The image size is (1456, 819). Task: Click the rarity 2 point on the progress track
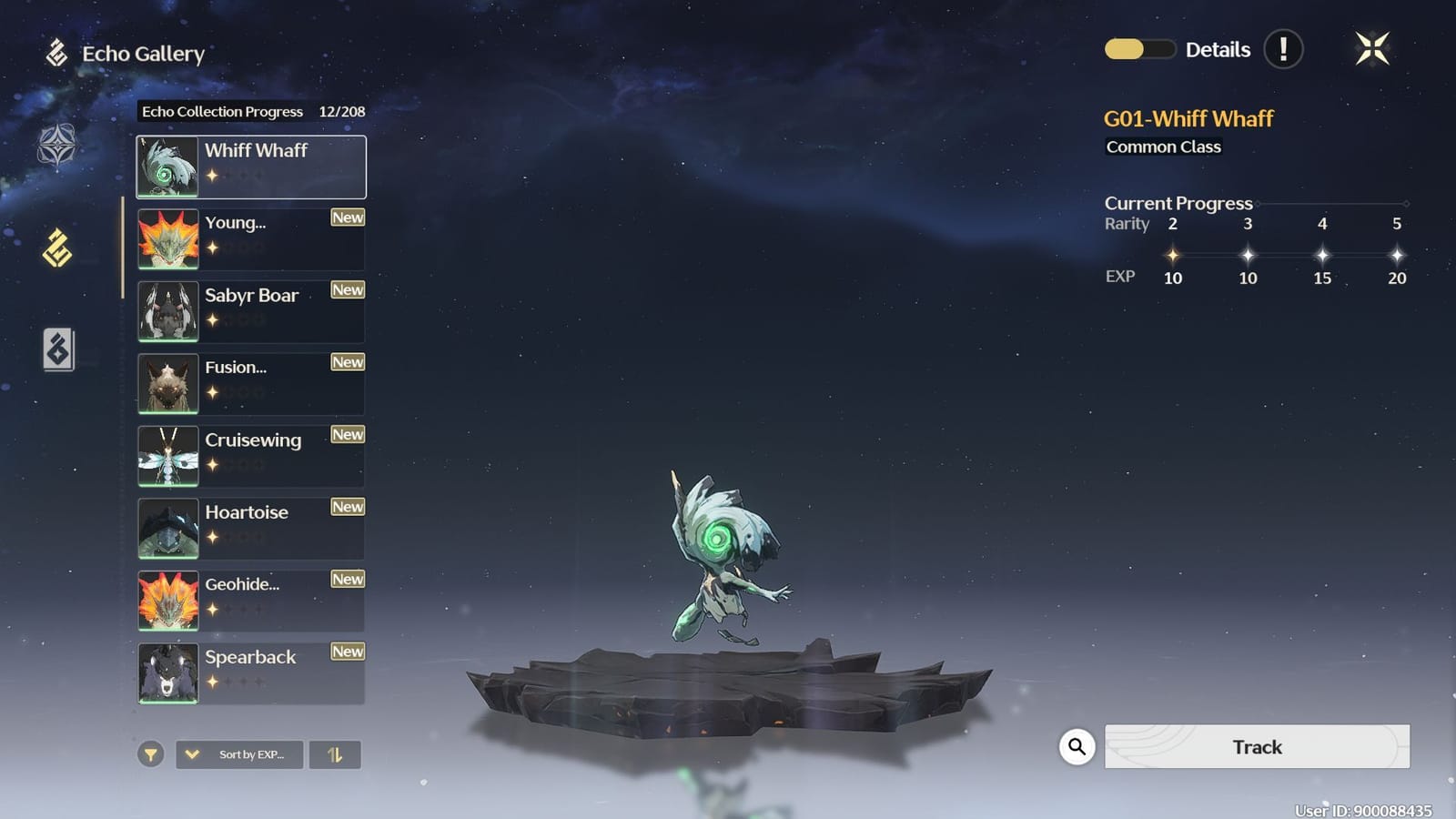1173,255
